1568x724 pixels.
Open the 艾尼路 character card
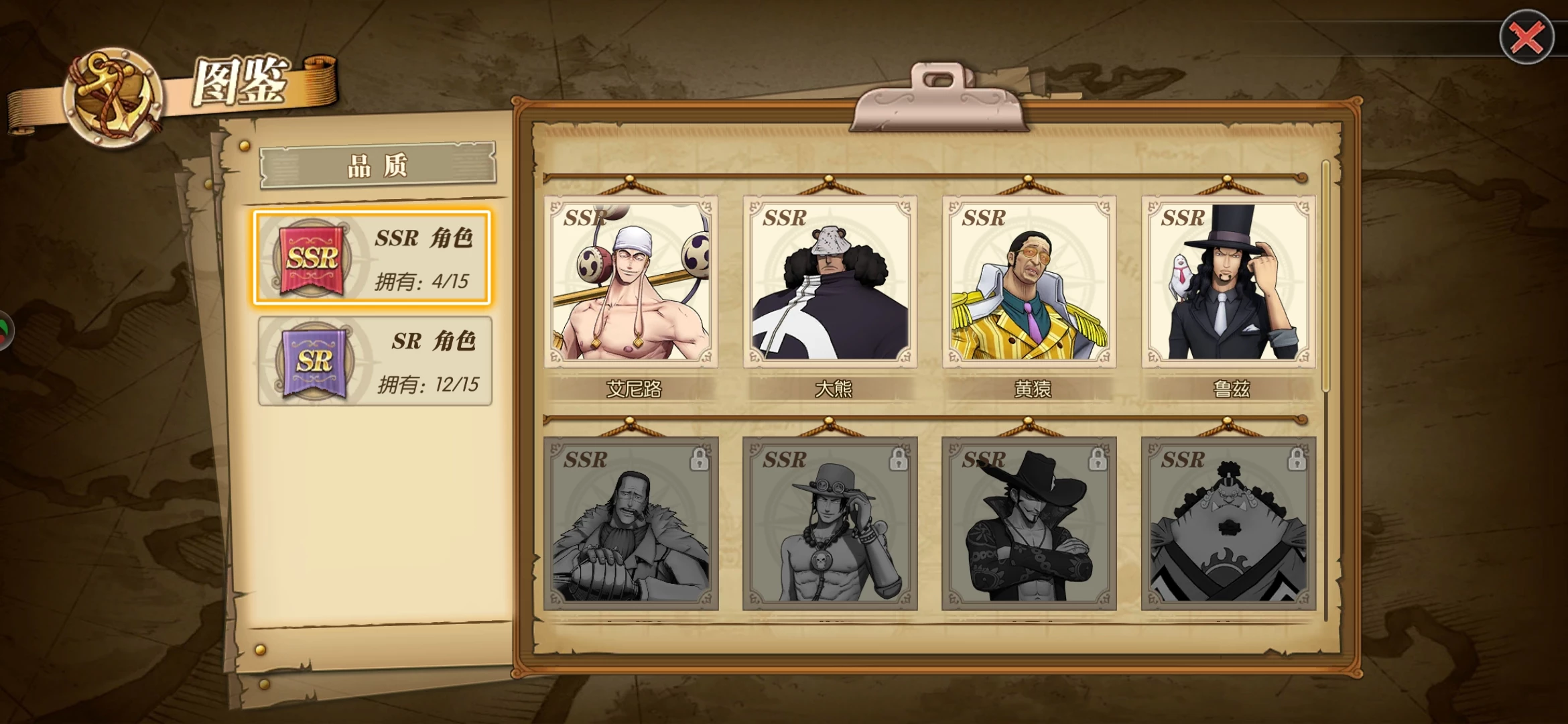pos(631,282)
